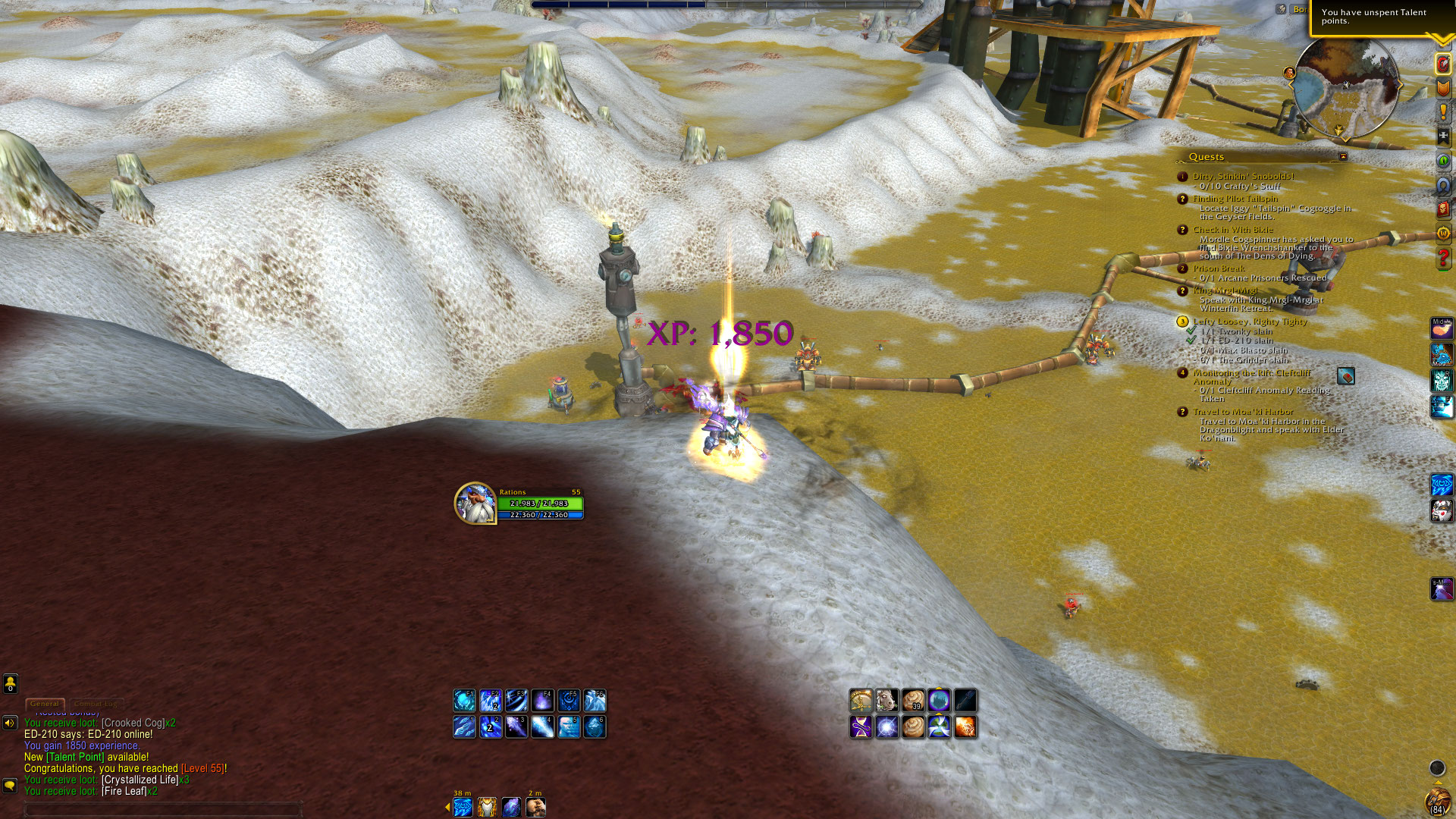
Task: Activate the purple hourglass ability
Action: 861,727
